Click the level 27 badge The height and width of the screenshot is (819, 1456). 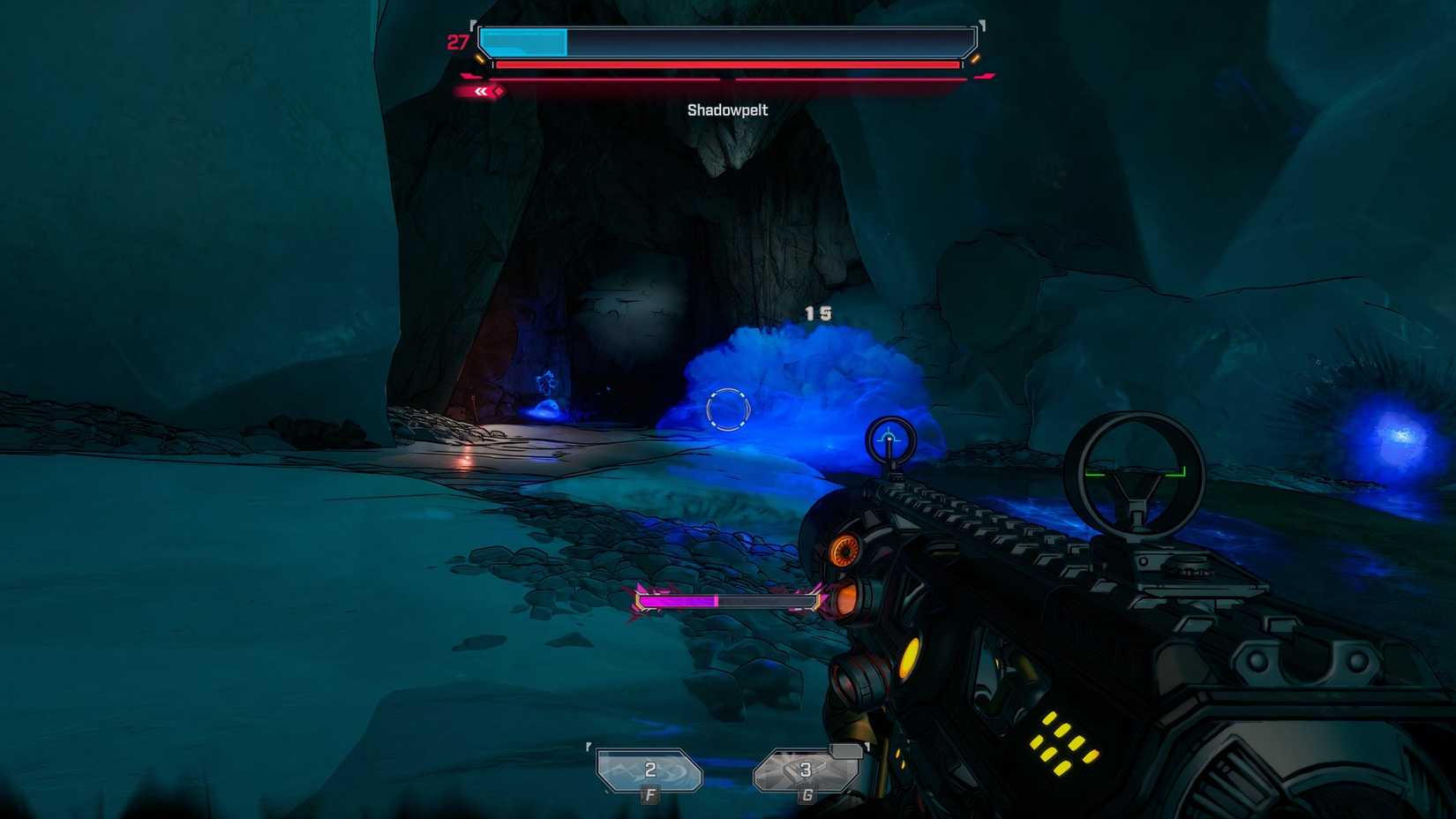(x=455, y=41)
